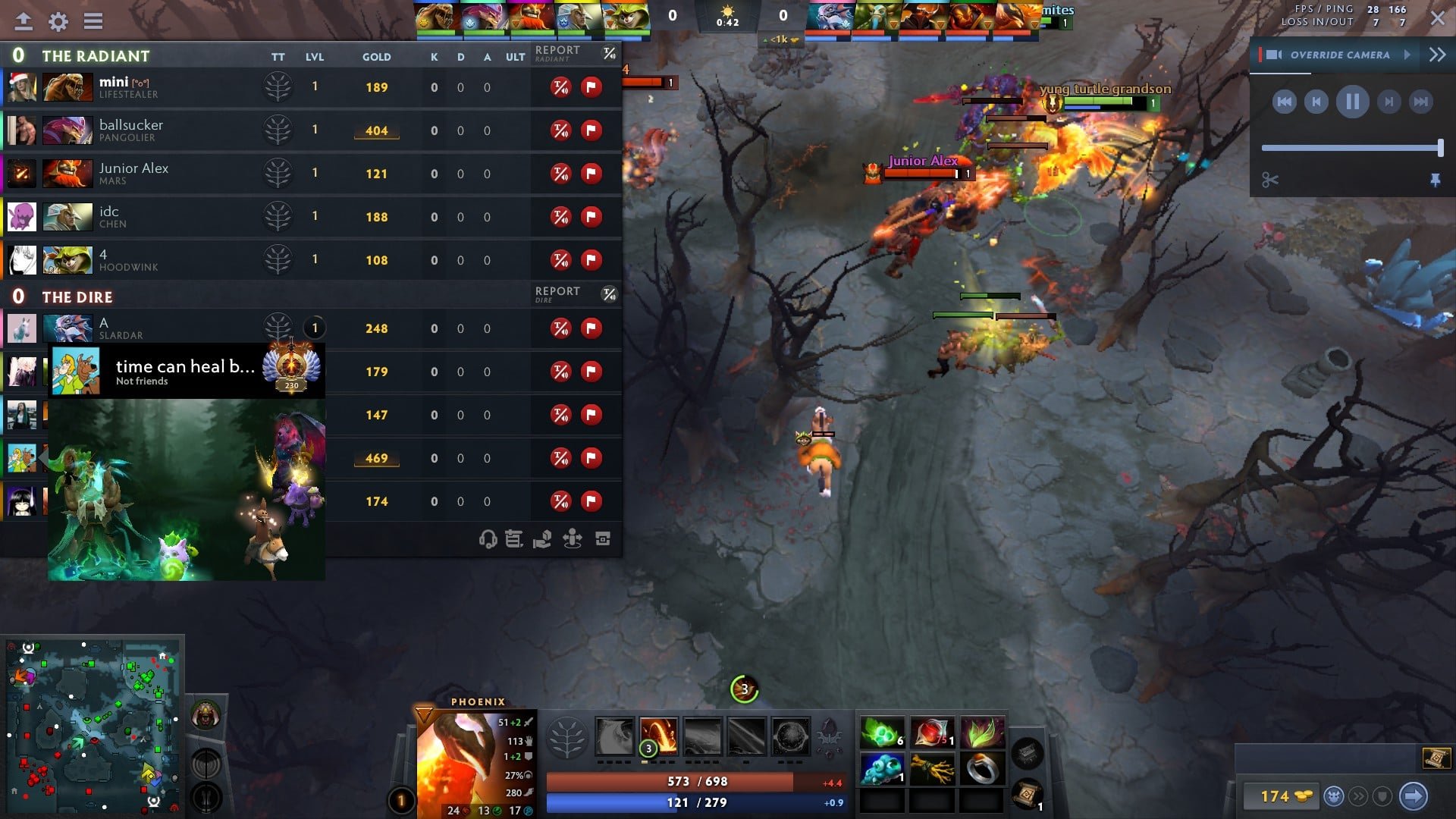The height and width of the screenshot is (819, 1456).
Task: Jump back to the replay start
Action: pos(1284,102)
